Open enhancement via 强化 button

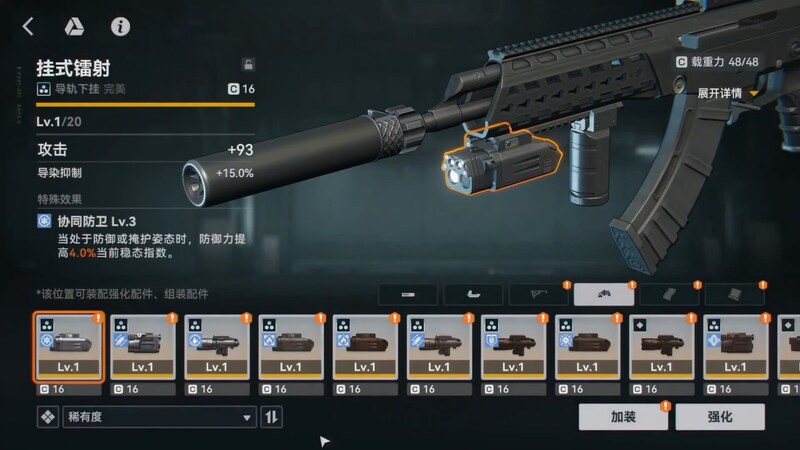coord(720,416)
